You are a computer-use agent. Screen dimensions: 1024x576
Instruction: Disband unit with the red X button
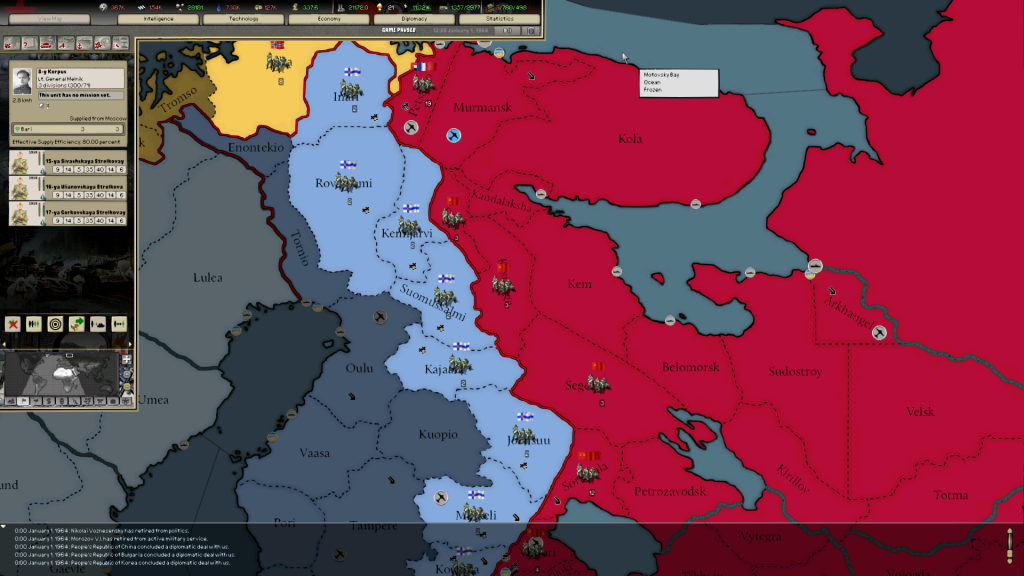(x=13, y=324)
